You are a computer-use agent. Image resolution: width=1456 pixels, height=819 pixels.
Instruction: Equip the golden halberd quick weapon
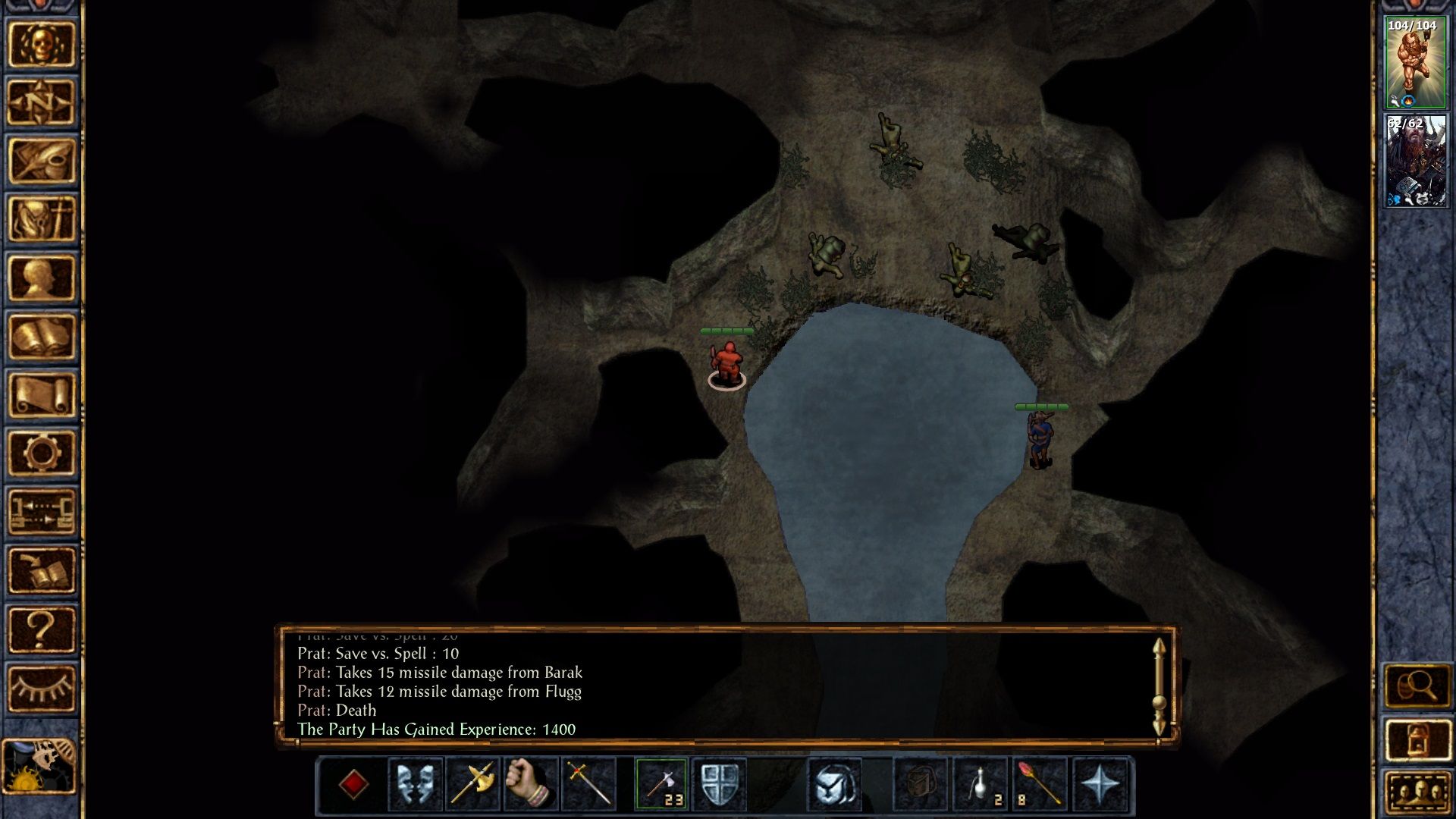coord(472,784)
